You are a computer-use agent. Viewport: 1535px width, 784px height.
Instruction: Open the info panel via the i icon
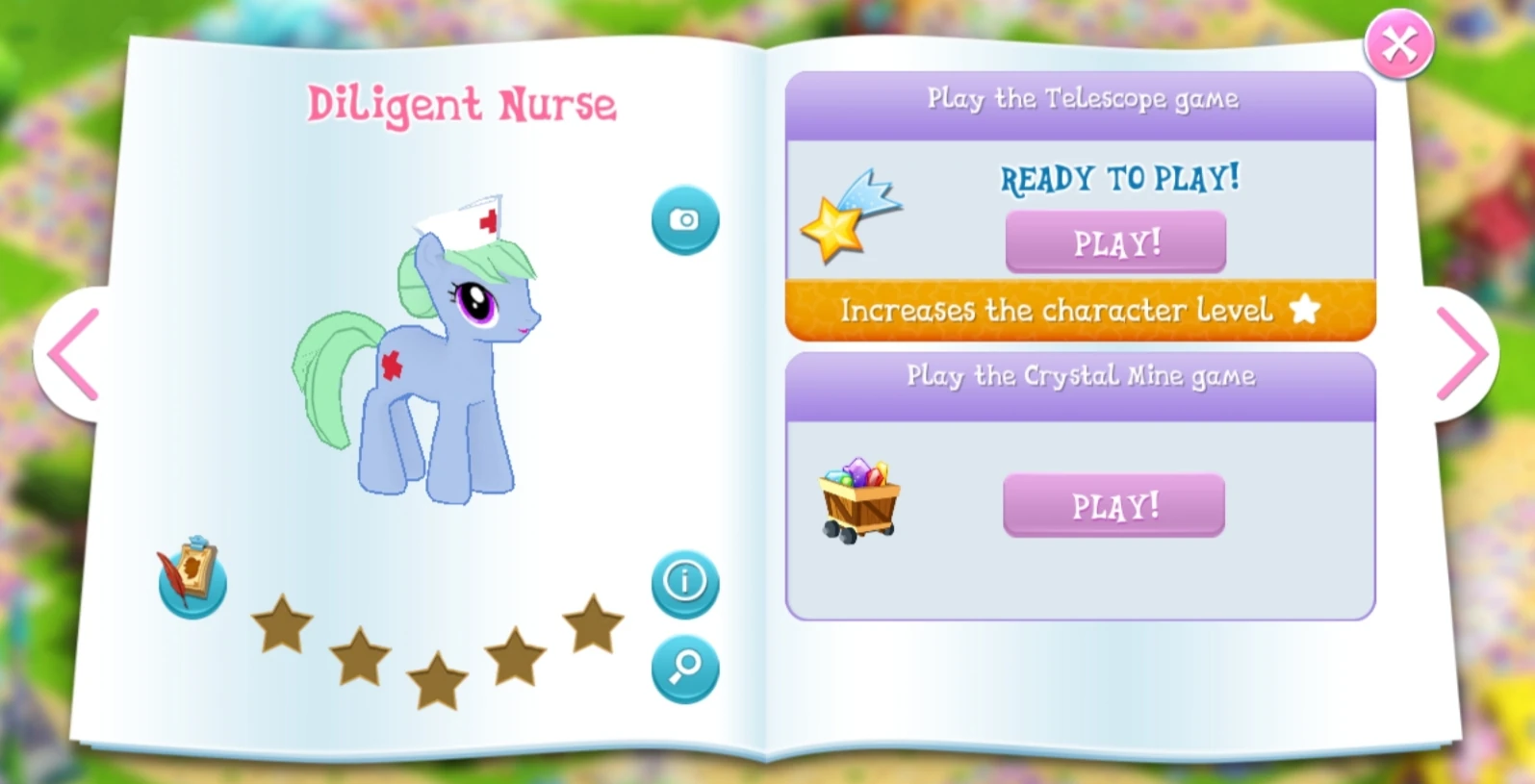684,580
